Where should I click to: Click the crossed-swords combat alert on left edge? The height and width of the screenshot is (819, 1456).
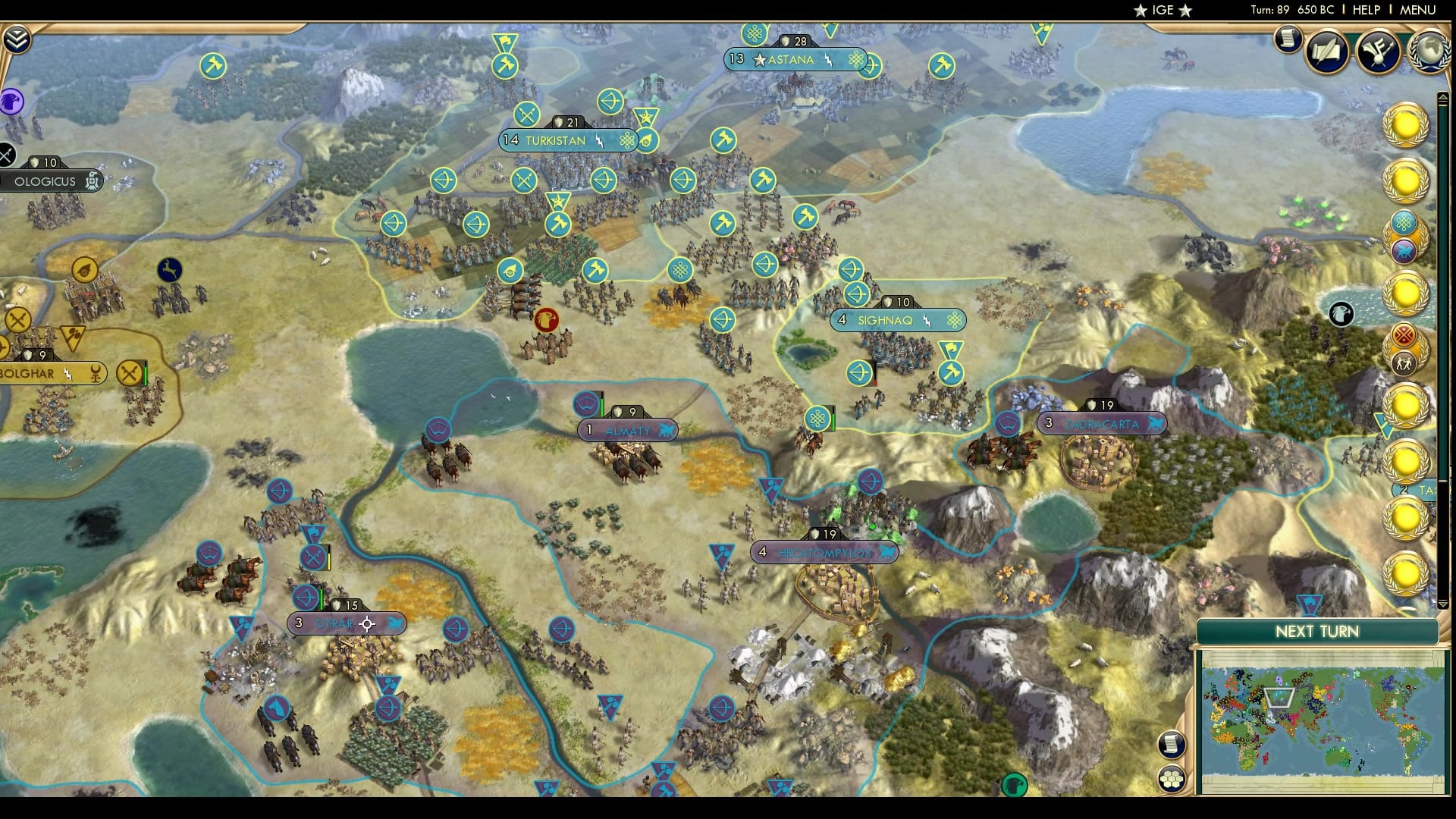6,153
